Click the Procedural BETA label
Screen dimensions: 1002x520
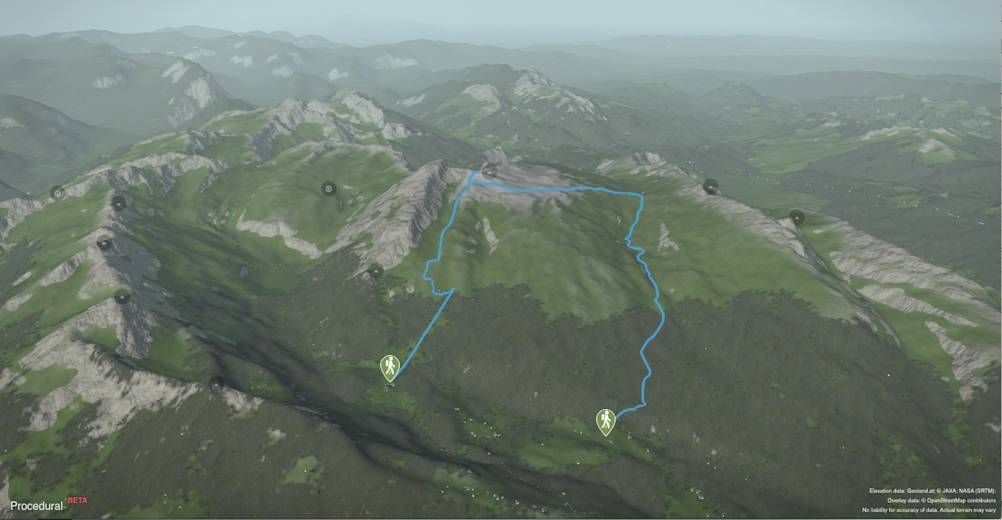(42, 505)
